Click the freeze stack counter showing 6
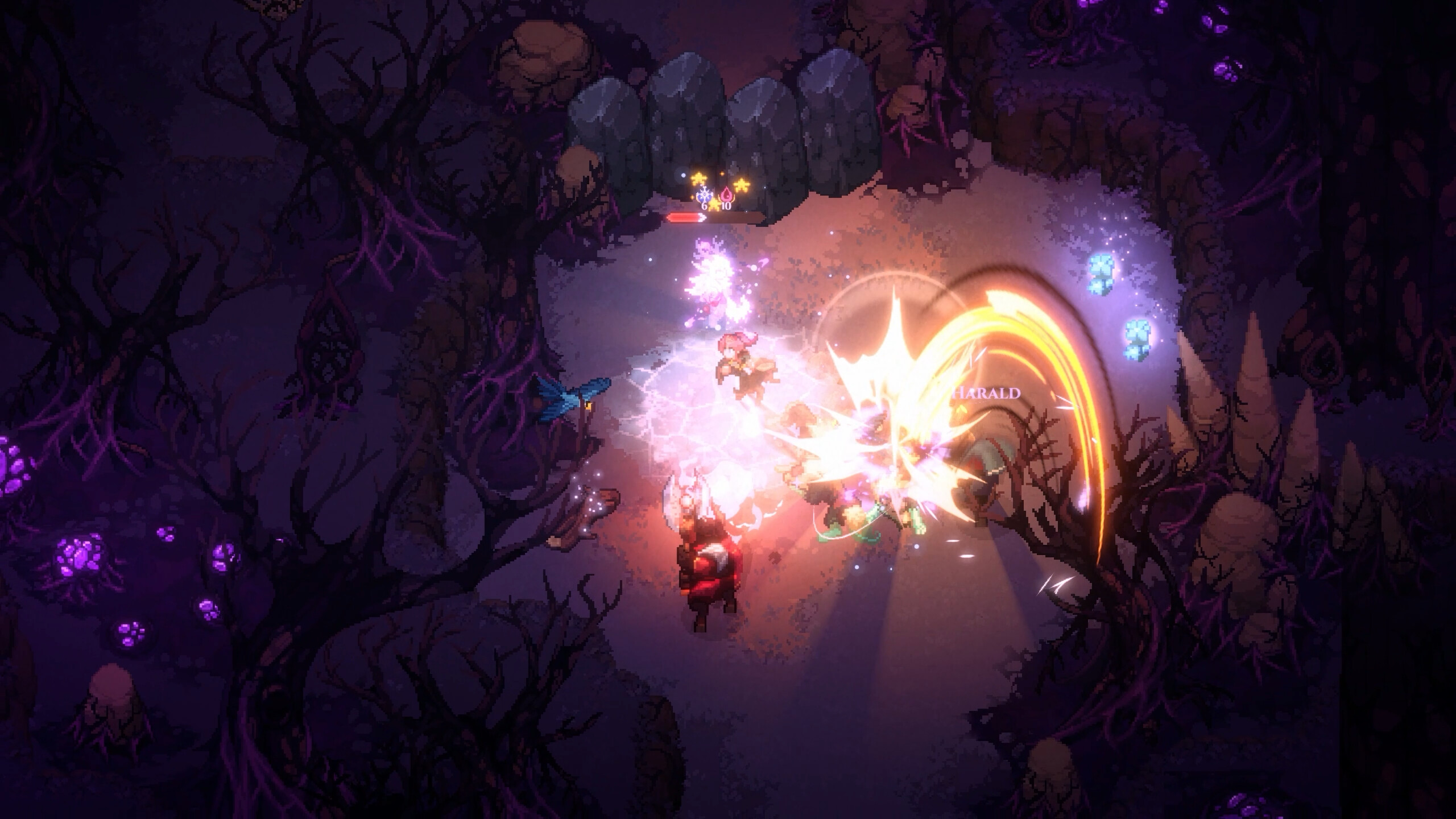Image resolution: width=1456 pixels, height=819 pixels. tap(704, 207)
